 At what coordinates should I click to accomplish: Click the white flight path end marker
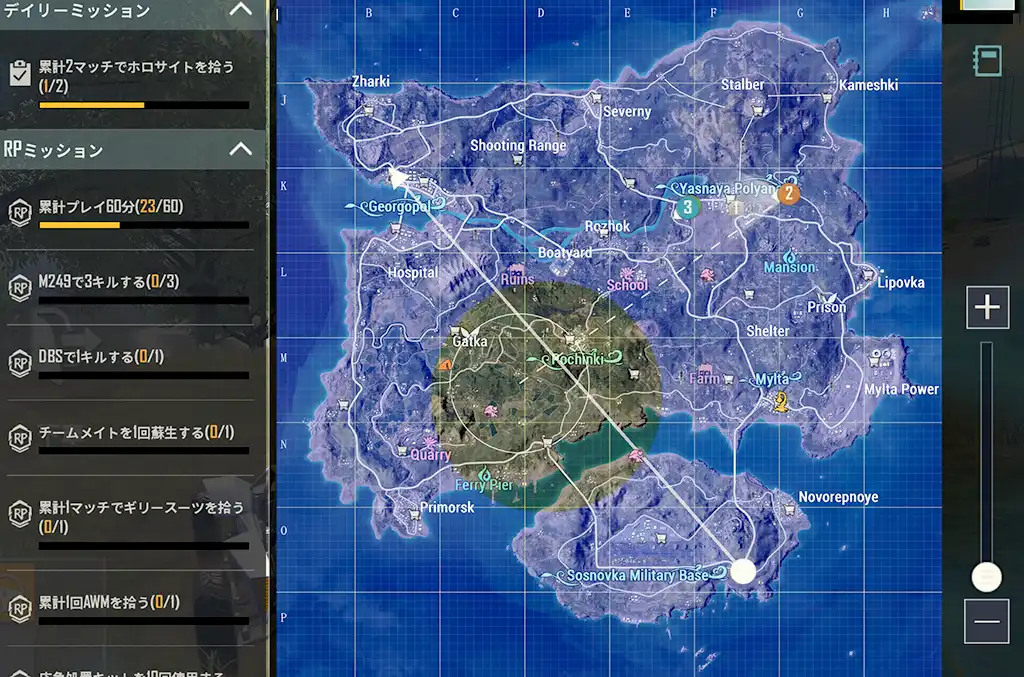tap(743, 571)
